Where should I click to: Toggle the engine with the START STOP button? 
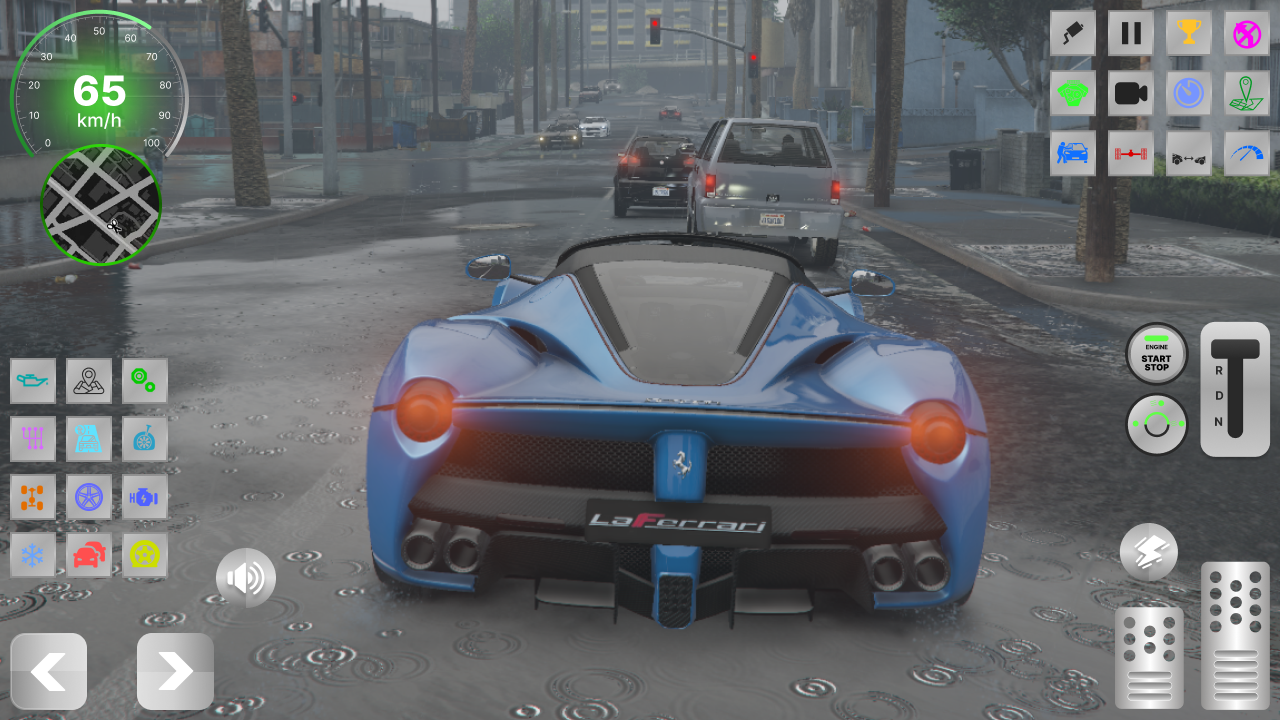tap(1156, 354)
